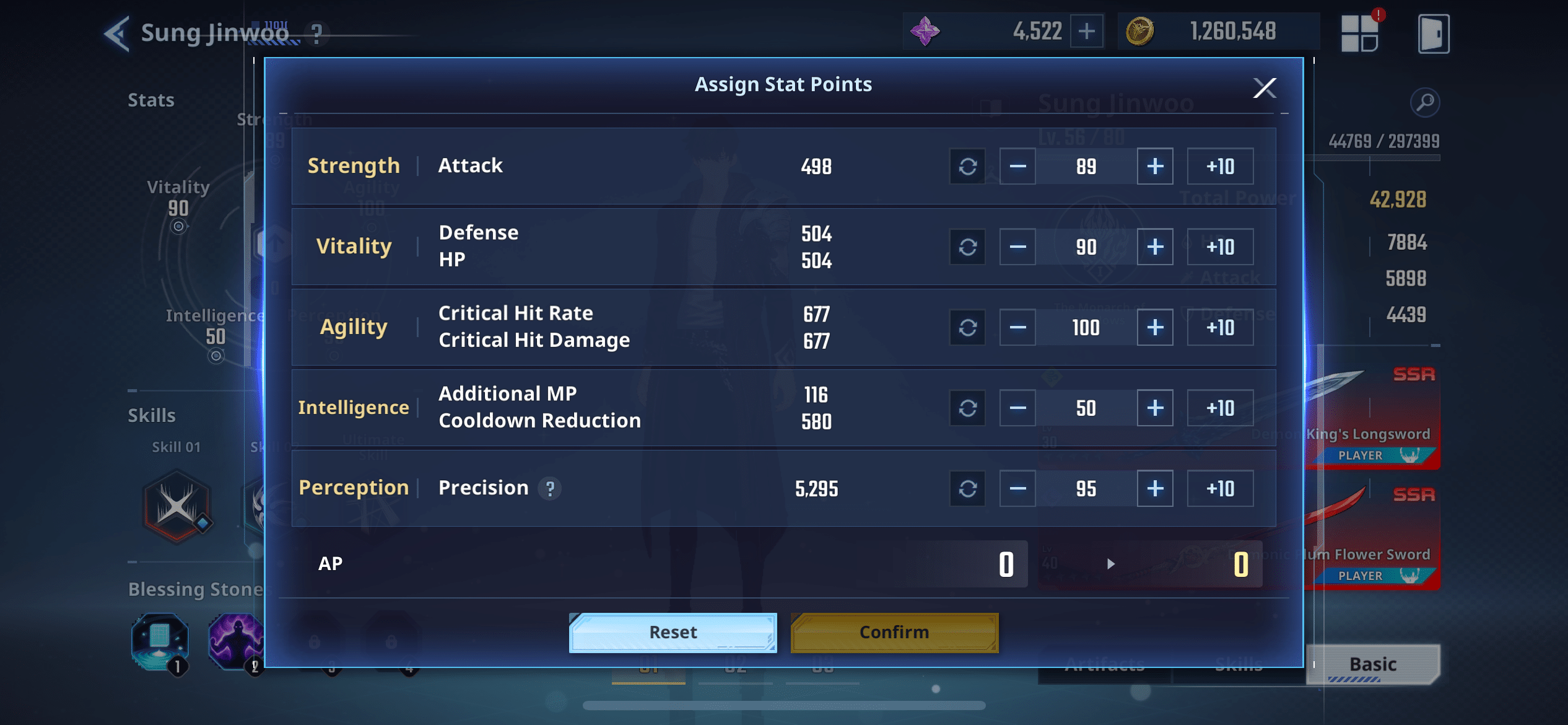This screenshot has height=725, width=1568.
Task: Reset the Vitality stat allocation
Action: point(967,246)
